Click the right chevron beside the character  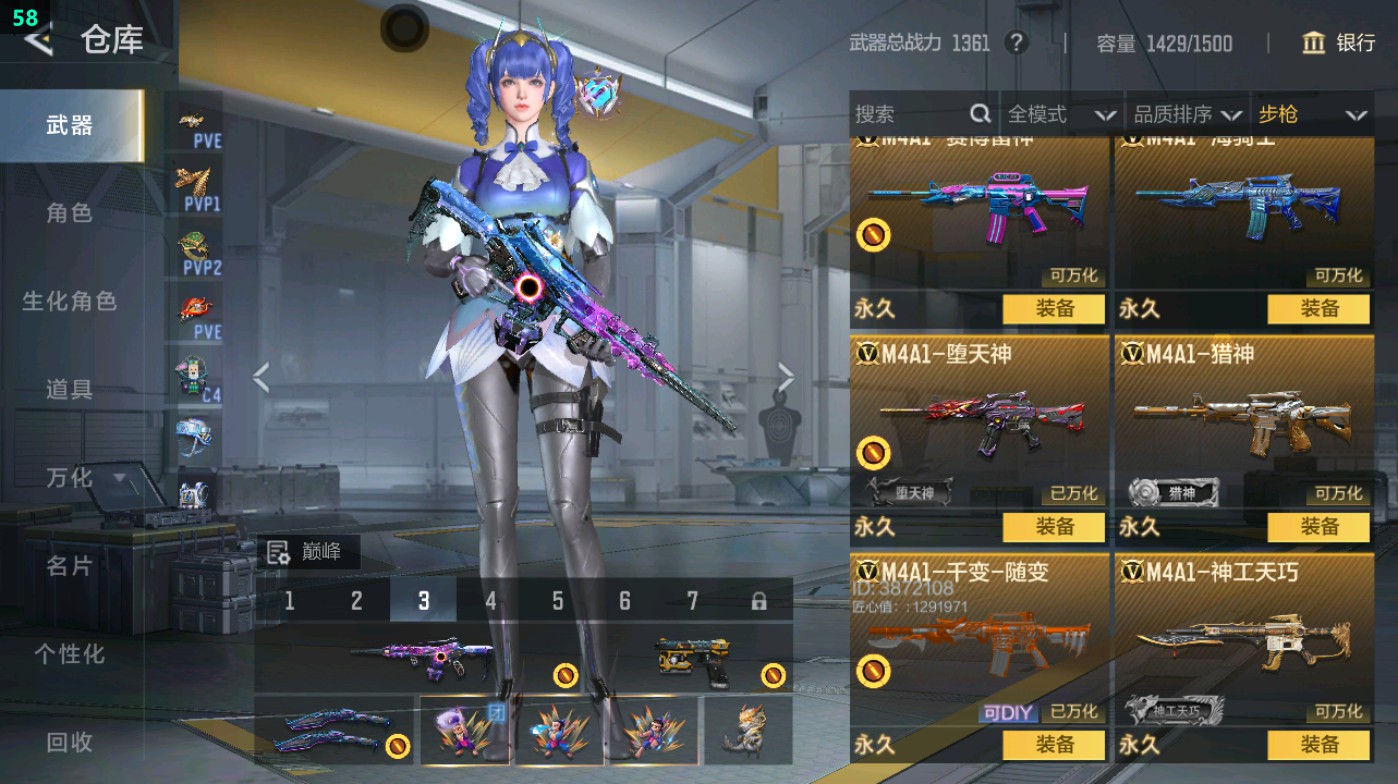[786, 379]
